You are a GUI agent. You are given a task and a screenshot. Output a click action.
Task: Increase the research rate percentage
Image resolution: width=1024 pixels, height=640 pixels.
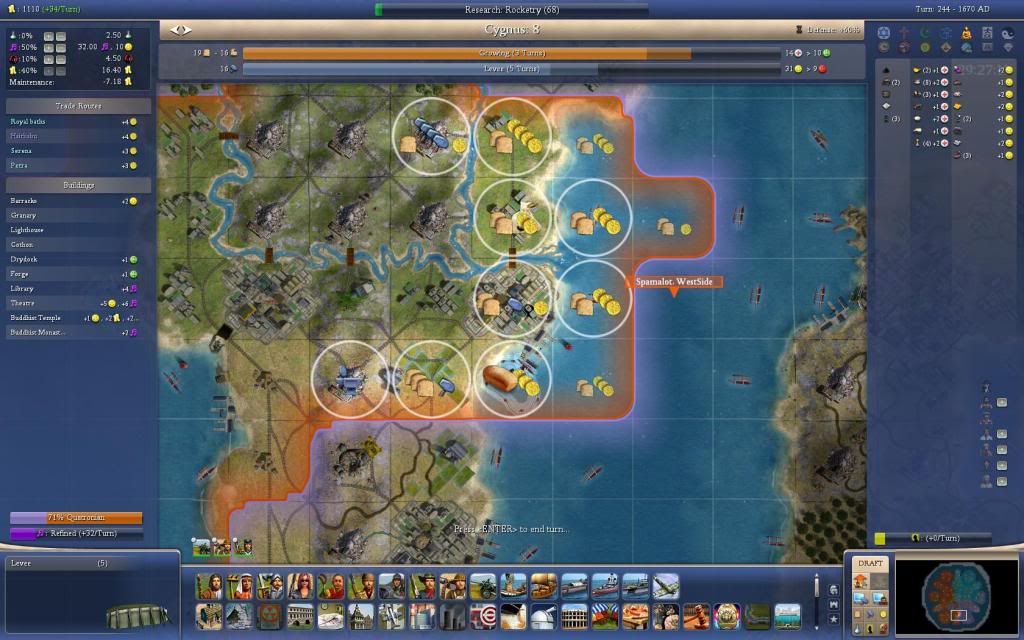[x=49, y=36]
